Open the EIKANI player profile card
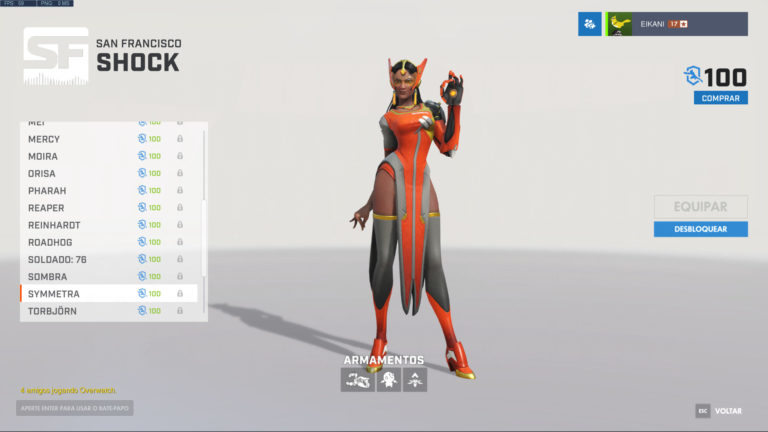This screenshot has width=768, height=432. [x=677, y=24]
